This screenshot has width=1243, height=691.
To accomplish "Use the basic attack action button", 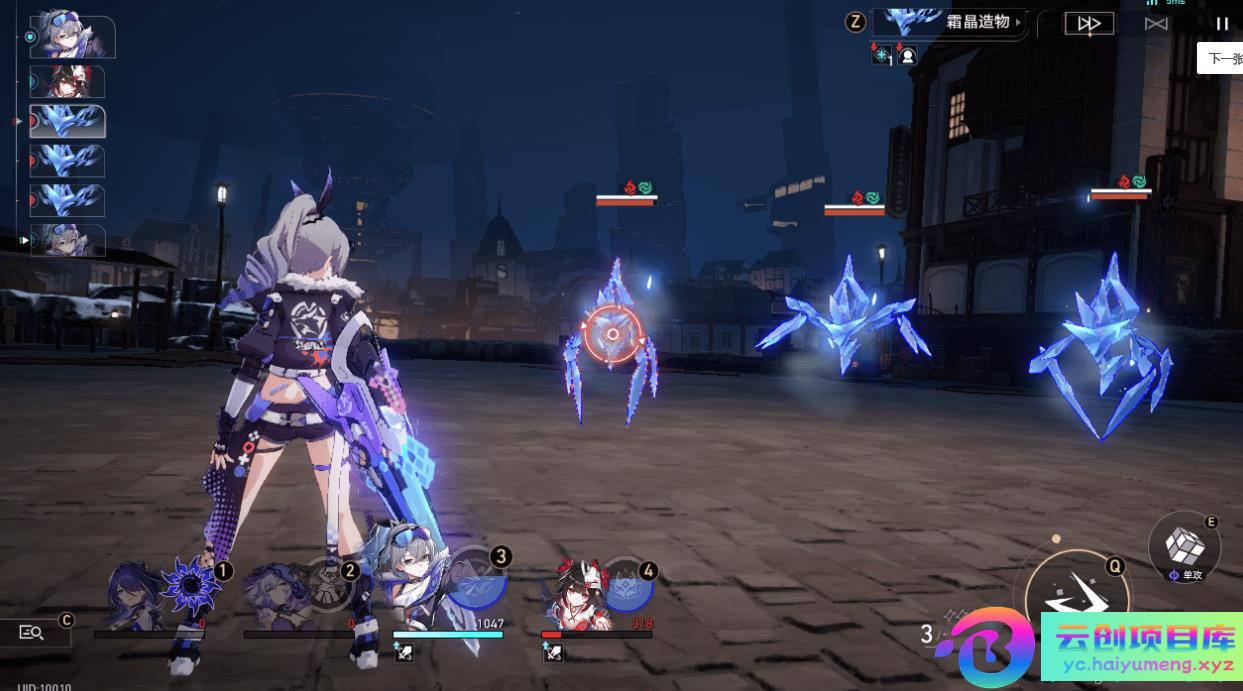I will click(1076, 598).
